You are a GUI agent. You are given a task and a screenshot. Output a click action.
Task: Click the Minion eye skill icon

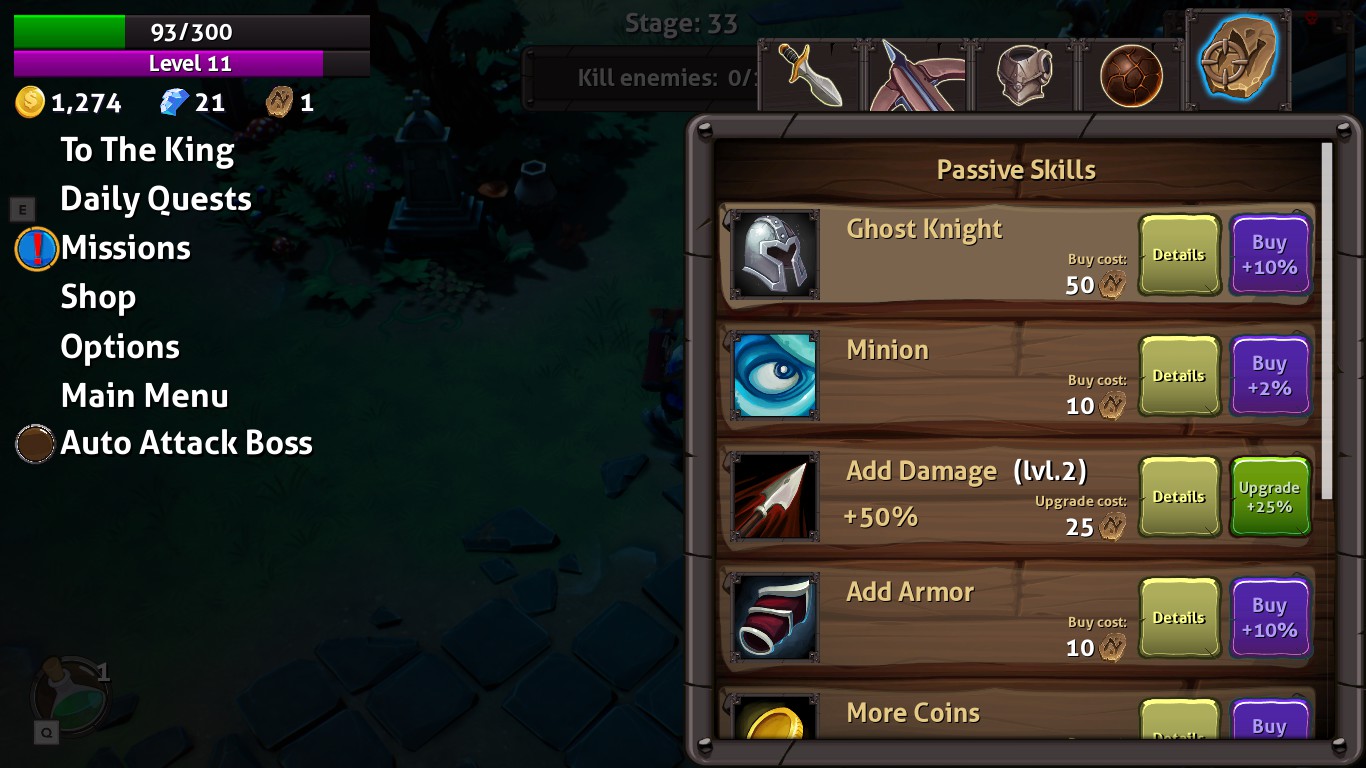coord(775,375)
